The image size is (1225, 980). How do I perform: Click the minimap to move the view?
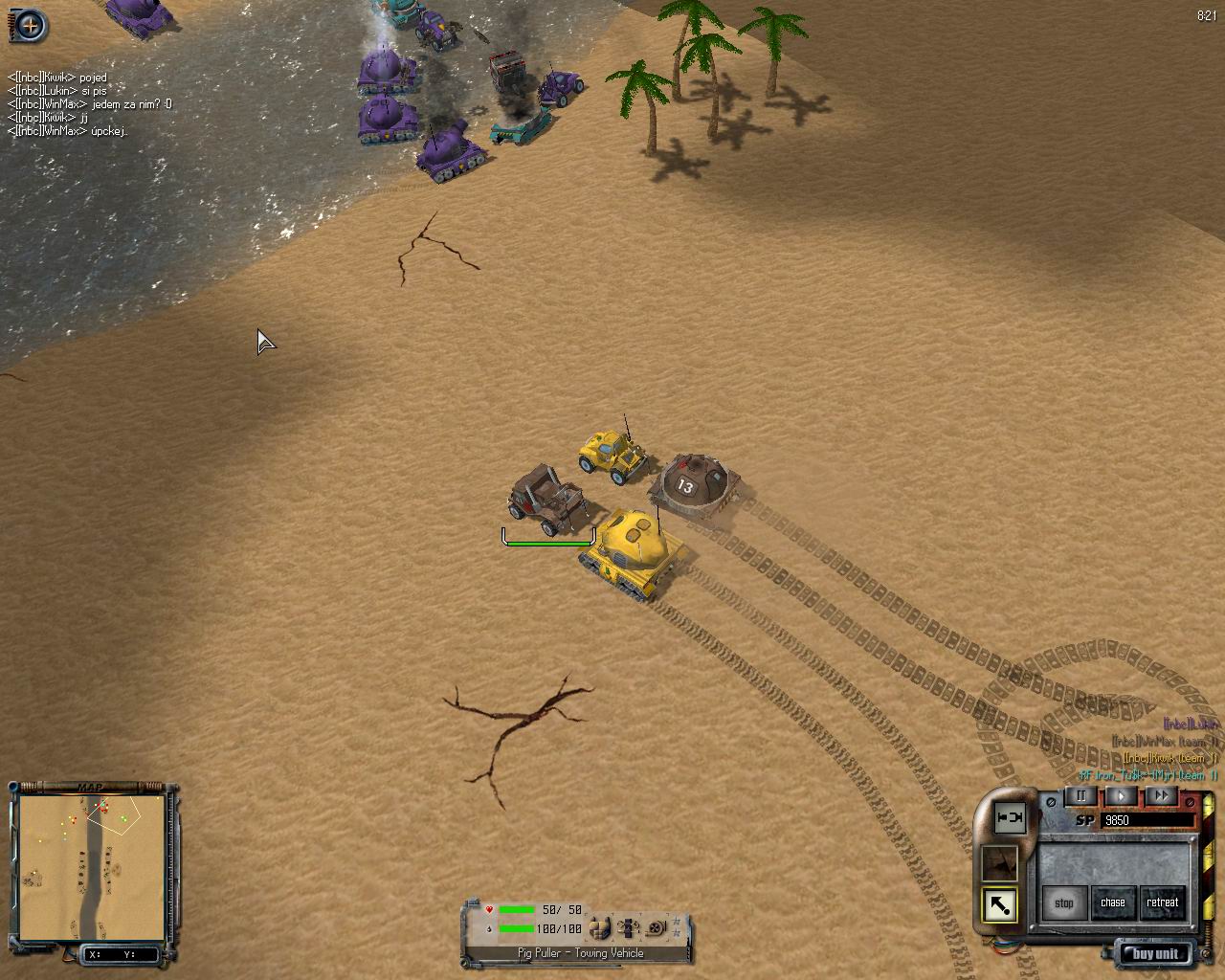point(91,866)
